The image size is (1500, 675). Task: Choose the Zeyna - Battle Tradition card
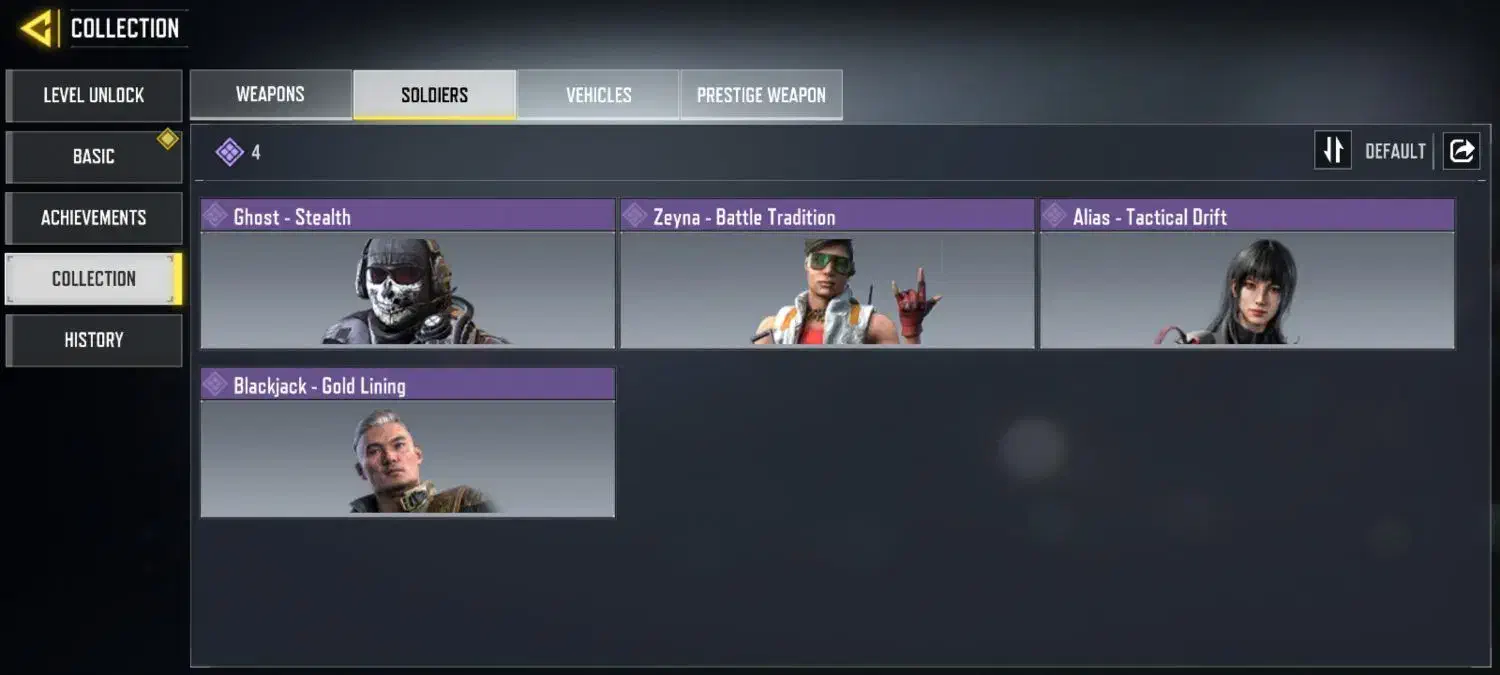827,273
